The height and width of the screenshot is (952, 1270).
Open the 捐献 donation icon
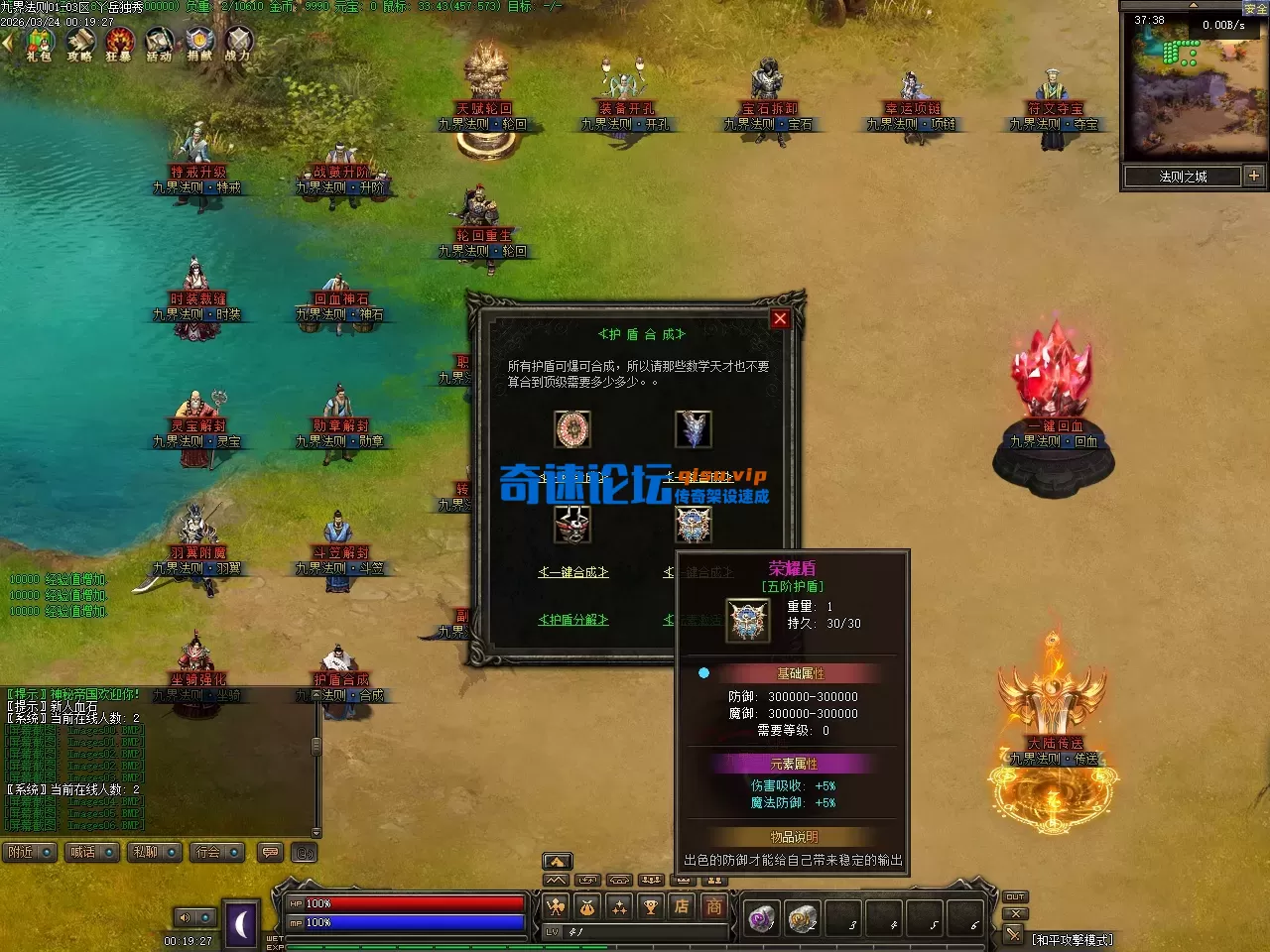(199, 44)
